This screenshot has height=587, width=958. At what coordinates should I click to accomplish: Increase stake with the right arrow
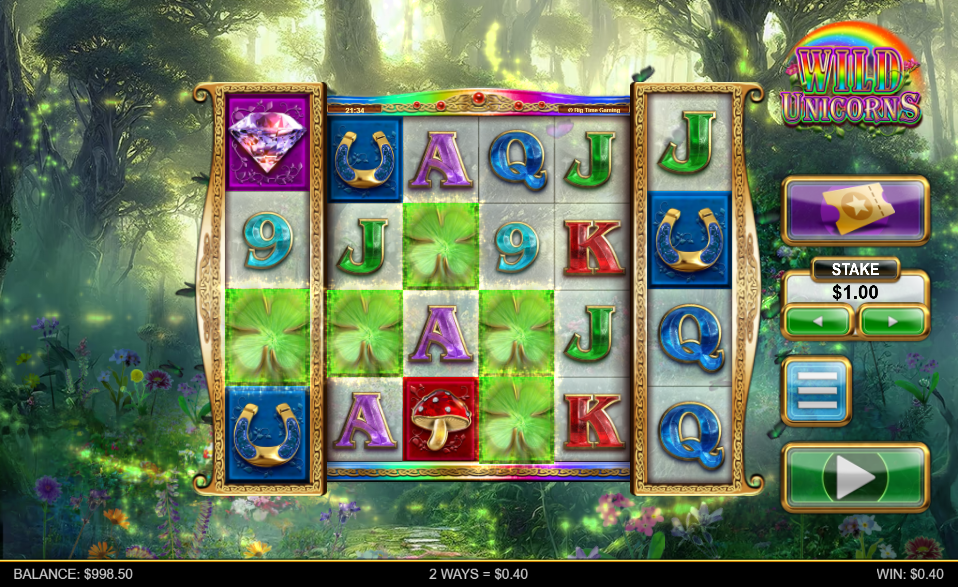coord(892,322)
